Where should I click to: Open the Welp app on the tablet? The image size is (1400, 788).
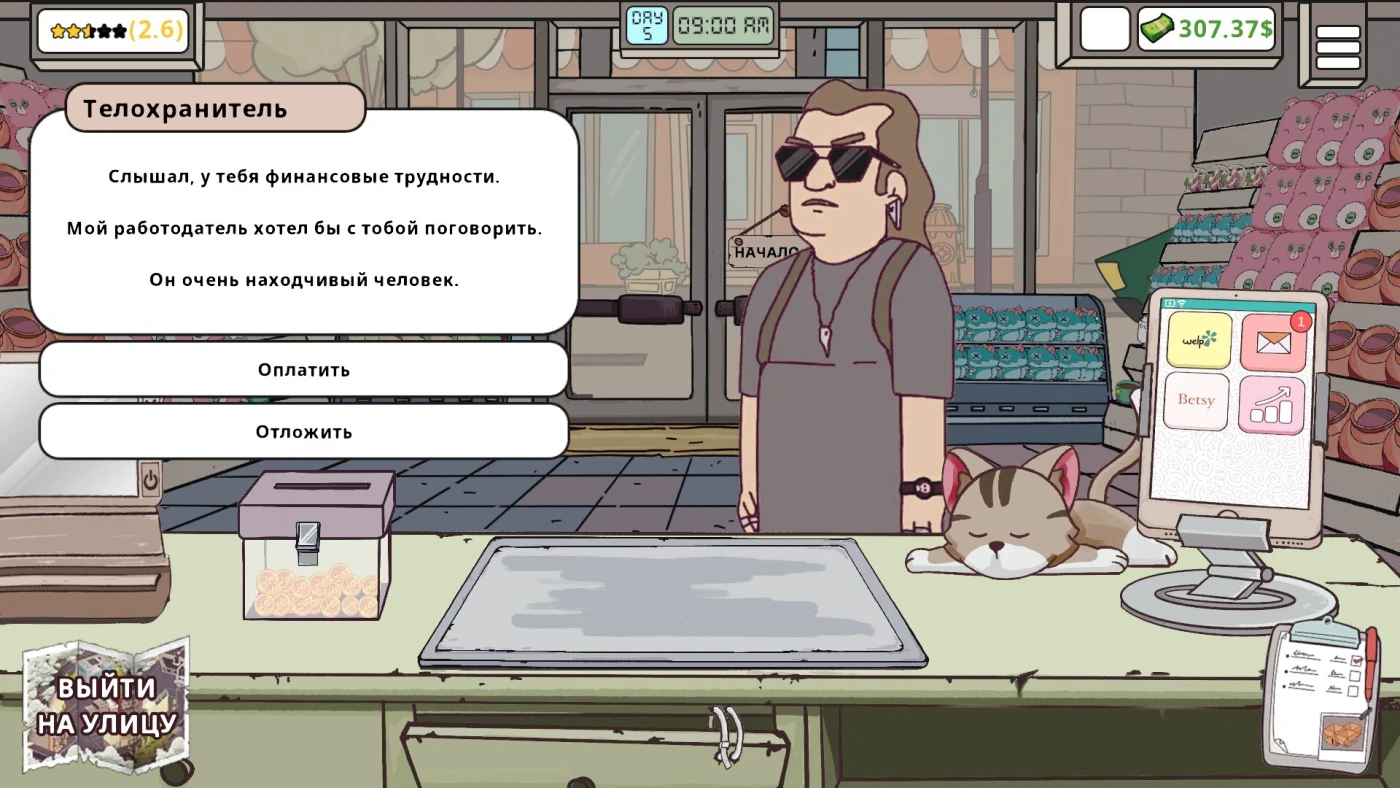pos(1199,340)
